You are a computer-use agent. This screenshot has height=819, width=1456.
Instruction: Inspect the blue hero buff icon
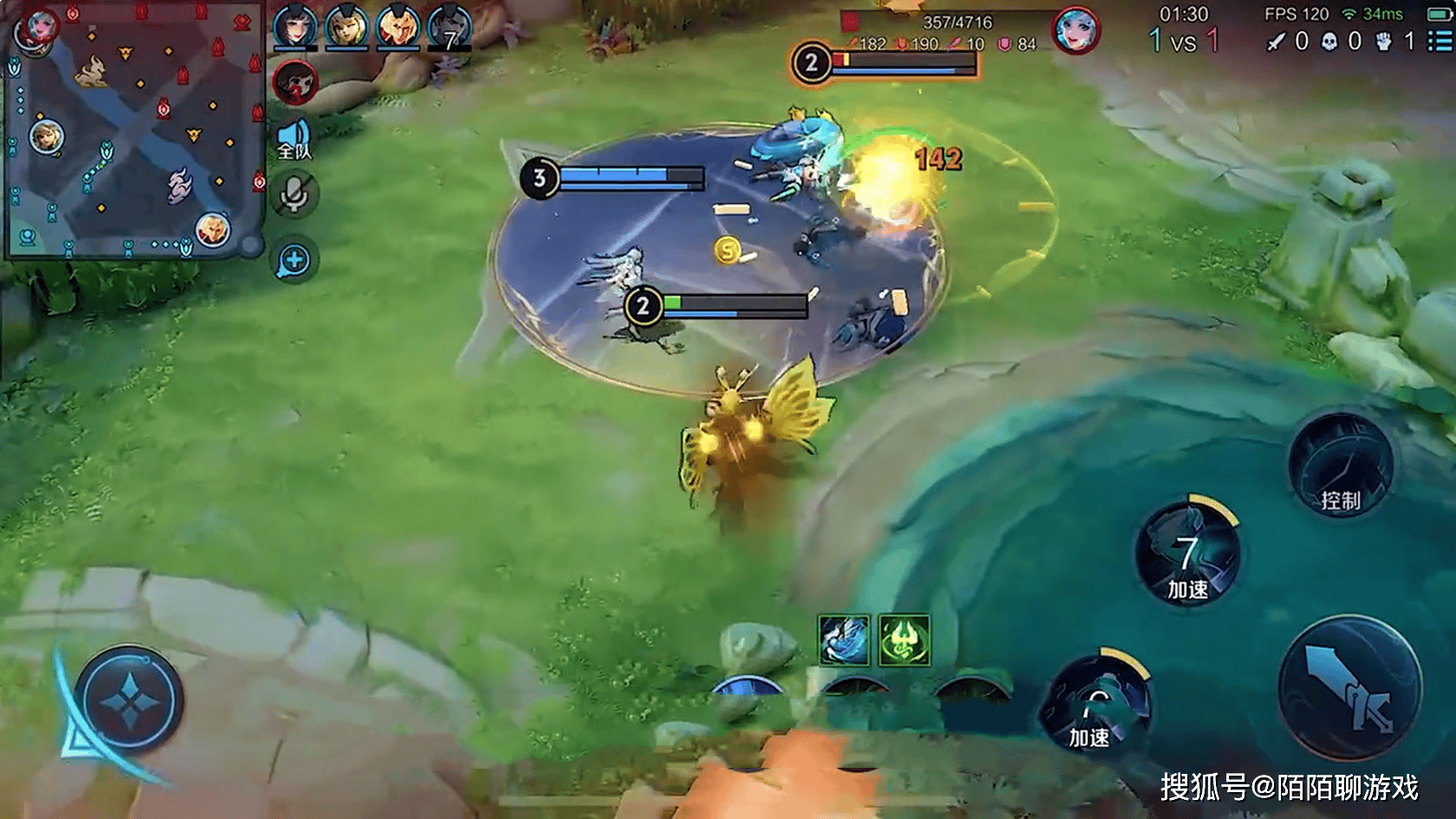pos(844,640)
